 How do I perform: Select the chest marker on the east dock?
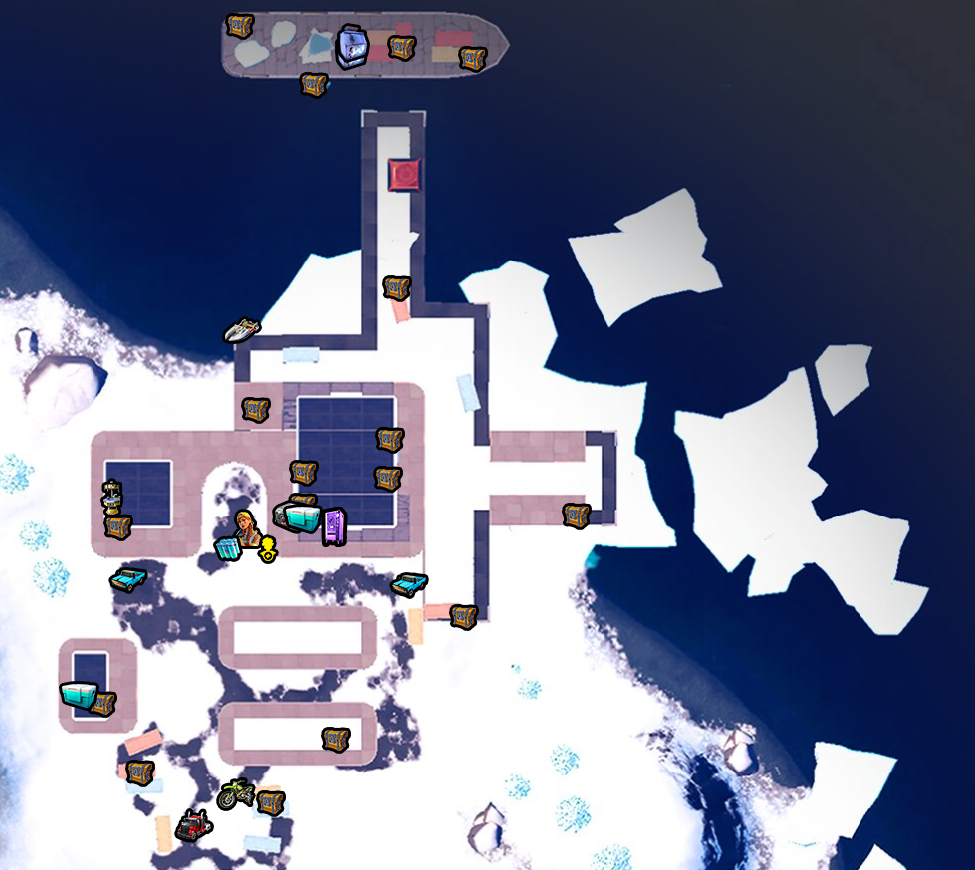click(x=576, y=515)
